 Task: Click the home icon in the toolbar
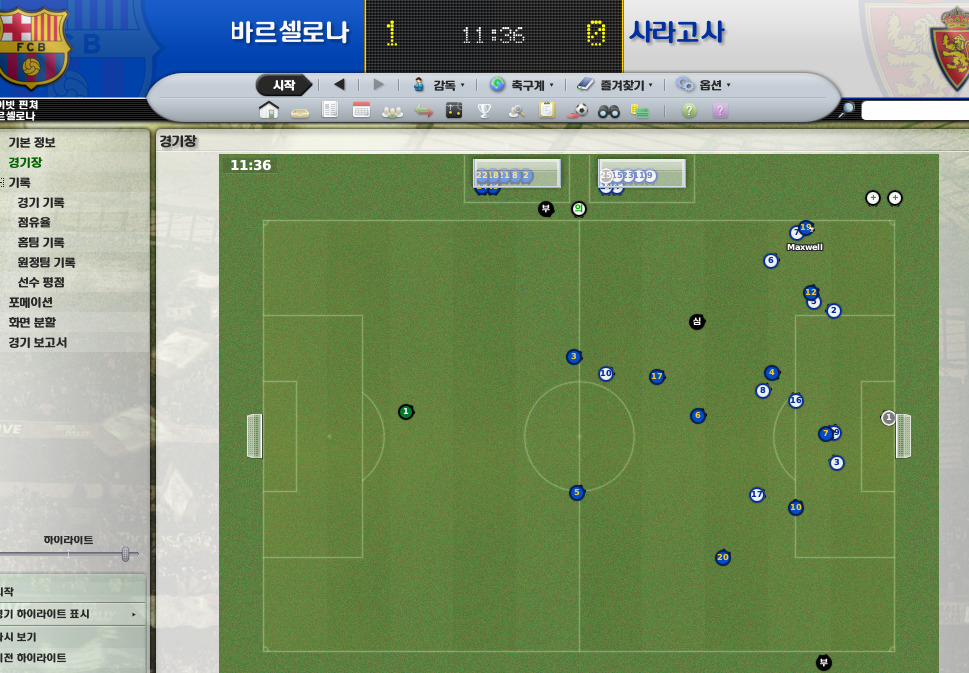pyautogui.click(x=269, y=110)
